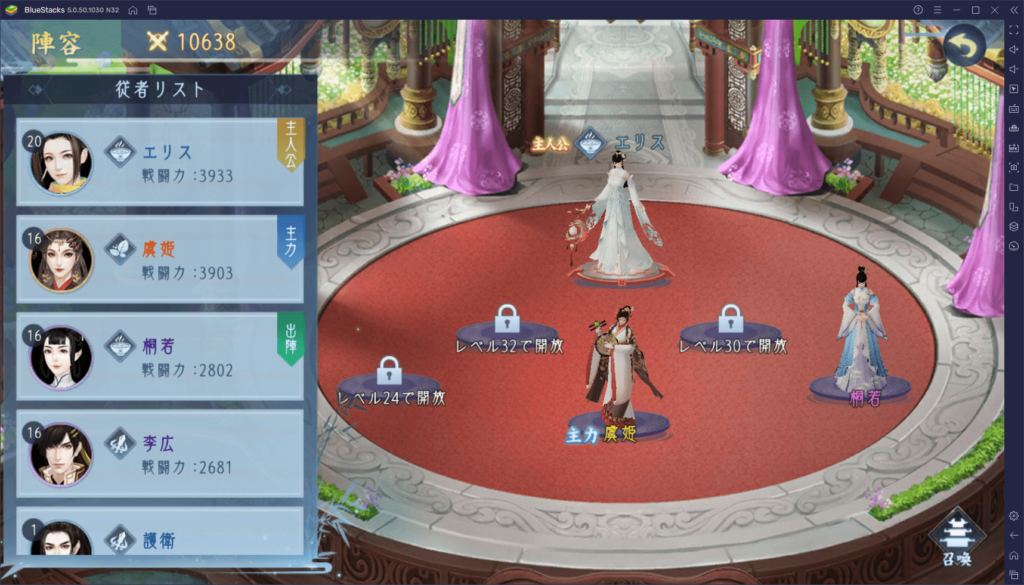This screenshot has width=1024, height=585.
Task: Select the 護衛 follower row
Action: [x=160, y=535]
